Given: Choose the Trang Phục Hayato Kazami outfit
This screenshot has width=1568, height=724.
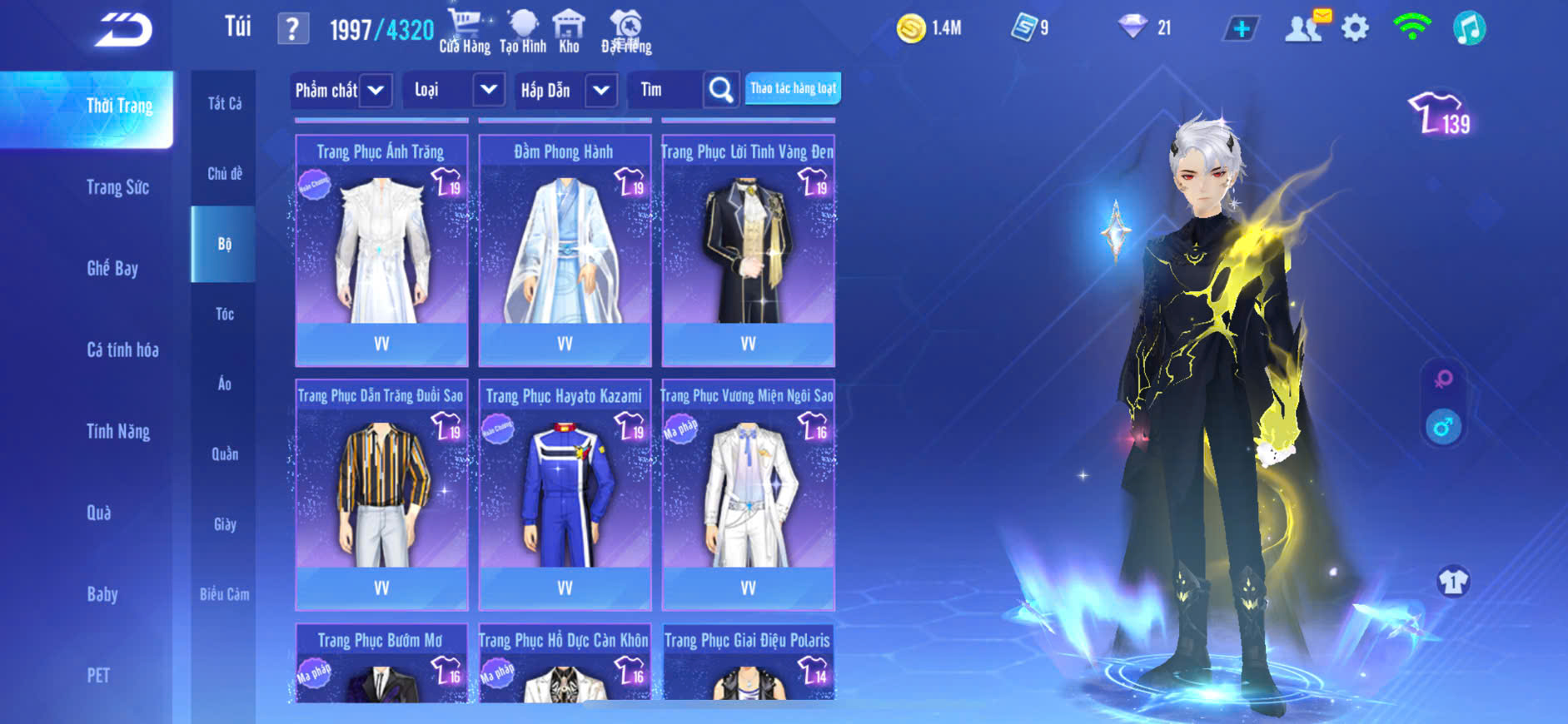Looking at the screenshot, I should (565, 494).
